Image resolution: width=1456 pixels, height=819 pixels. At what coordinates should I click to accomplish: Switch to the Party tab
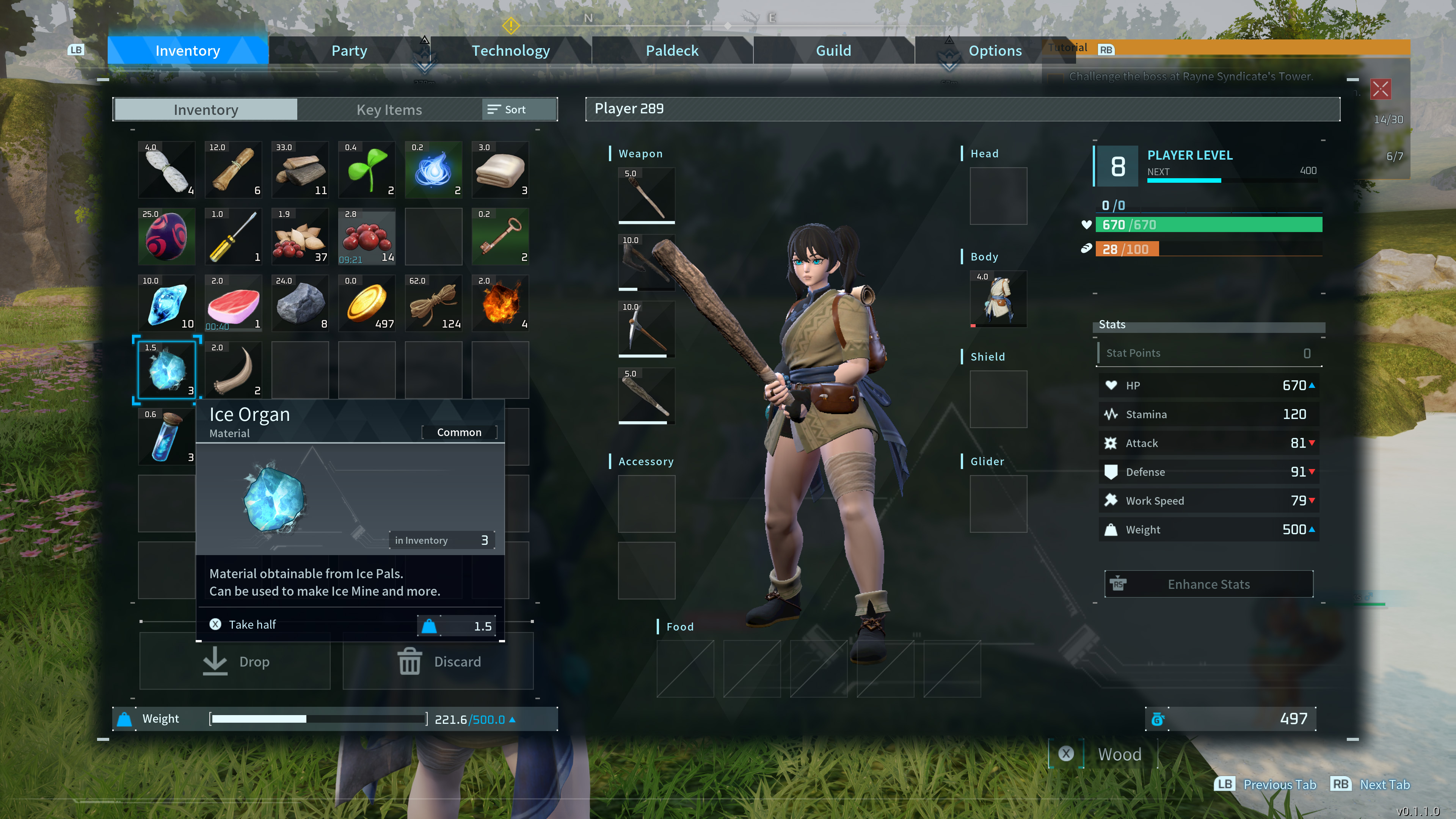pos(349,51)
